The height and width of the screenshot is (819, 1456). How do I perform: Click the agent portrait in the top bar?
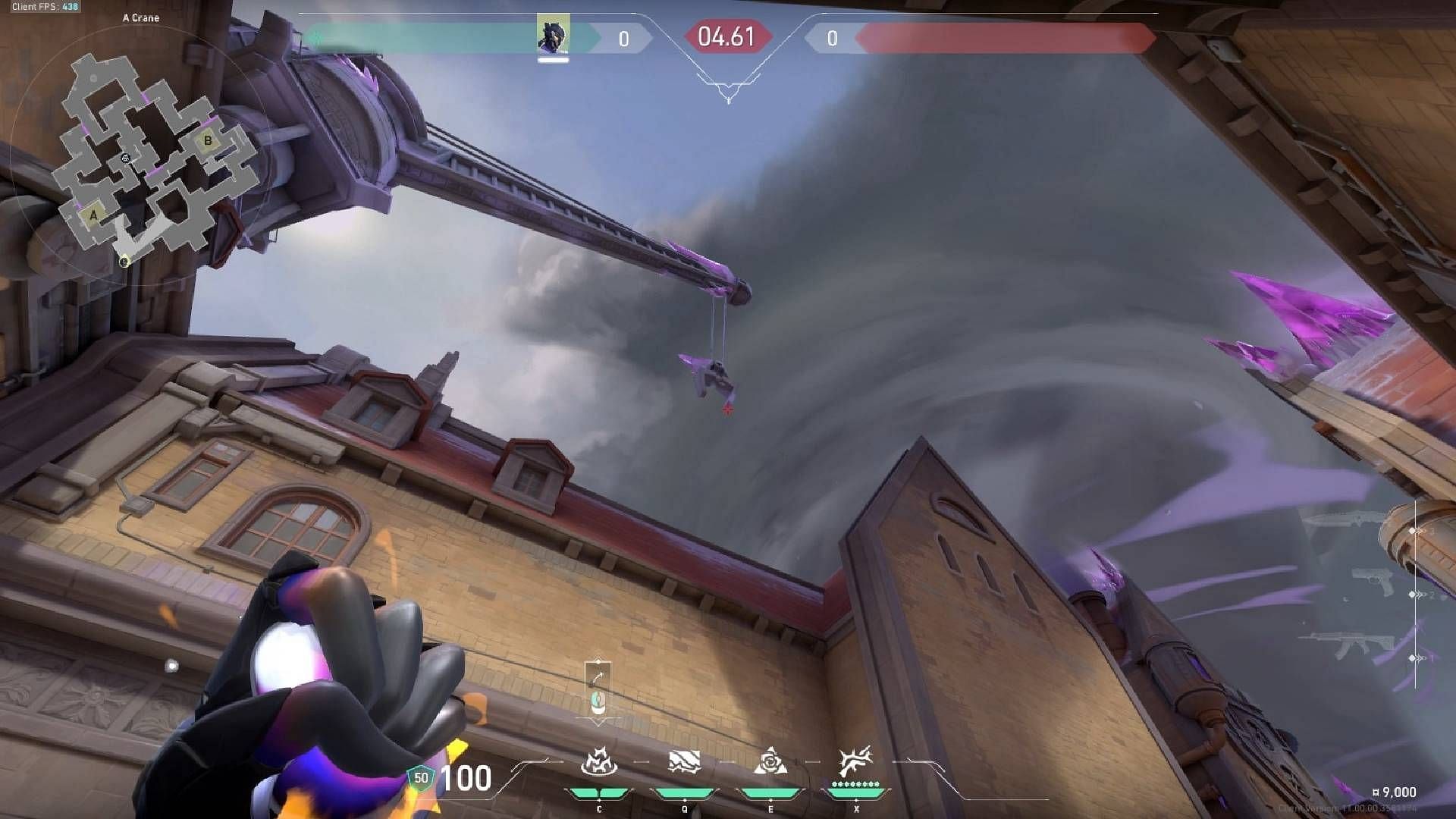(553, 35)
